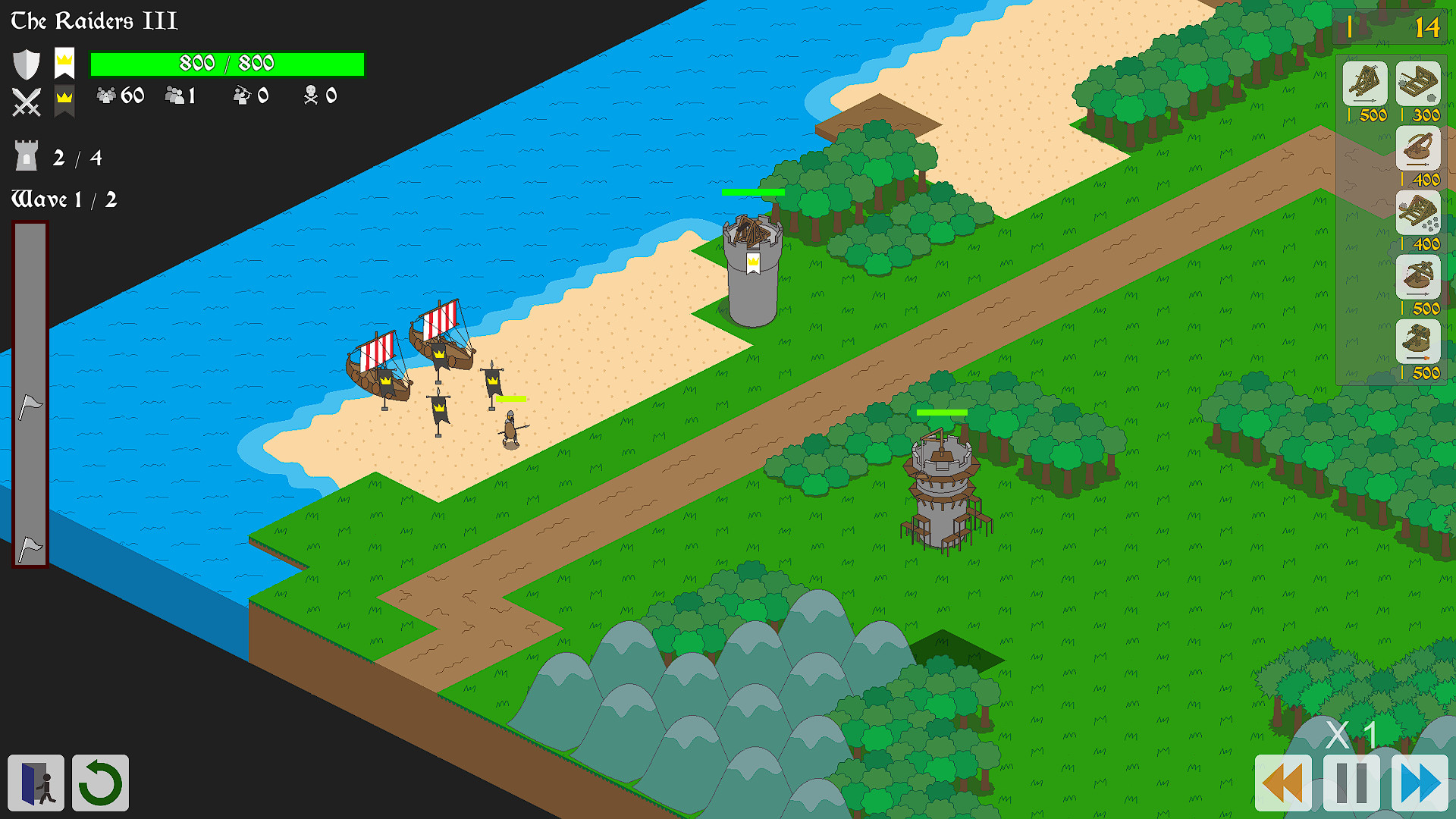Click the shield emblem in the stats panel
This screenshot has height=819, width=1456.
(x=27, y=64)
